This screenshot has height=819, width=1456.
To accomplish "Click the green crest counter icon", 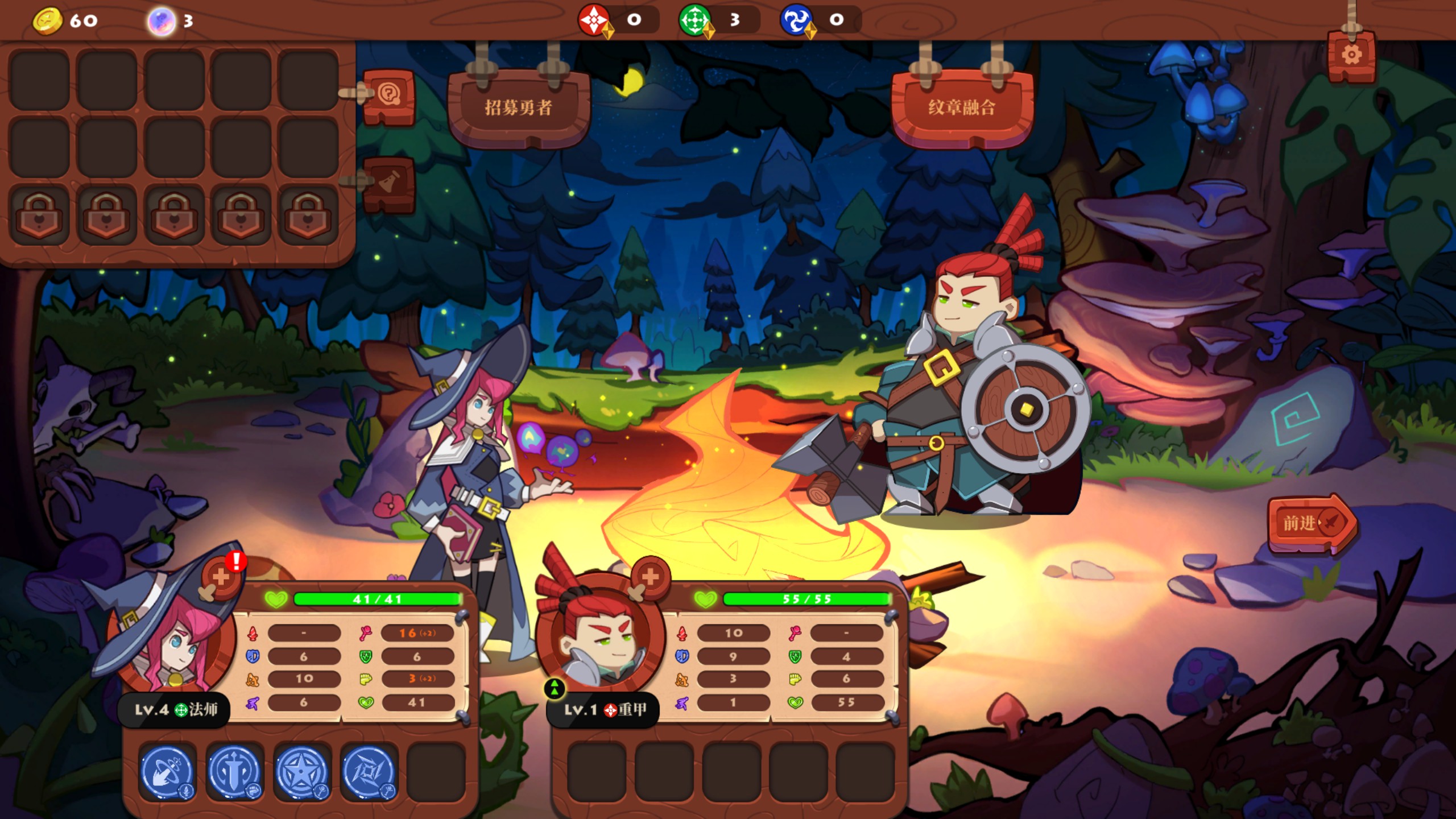I will click(x=694, y=20).
